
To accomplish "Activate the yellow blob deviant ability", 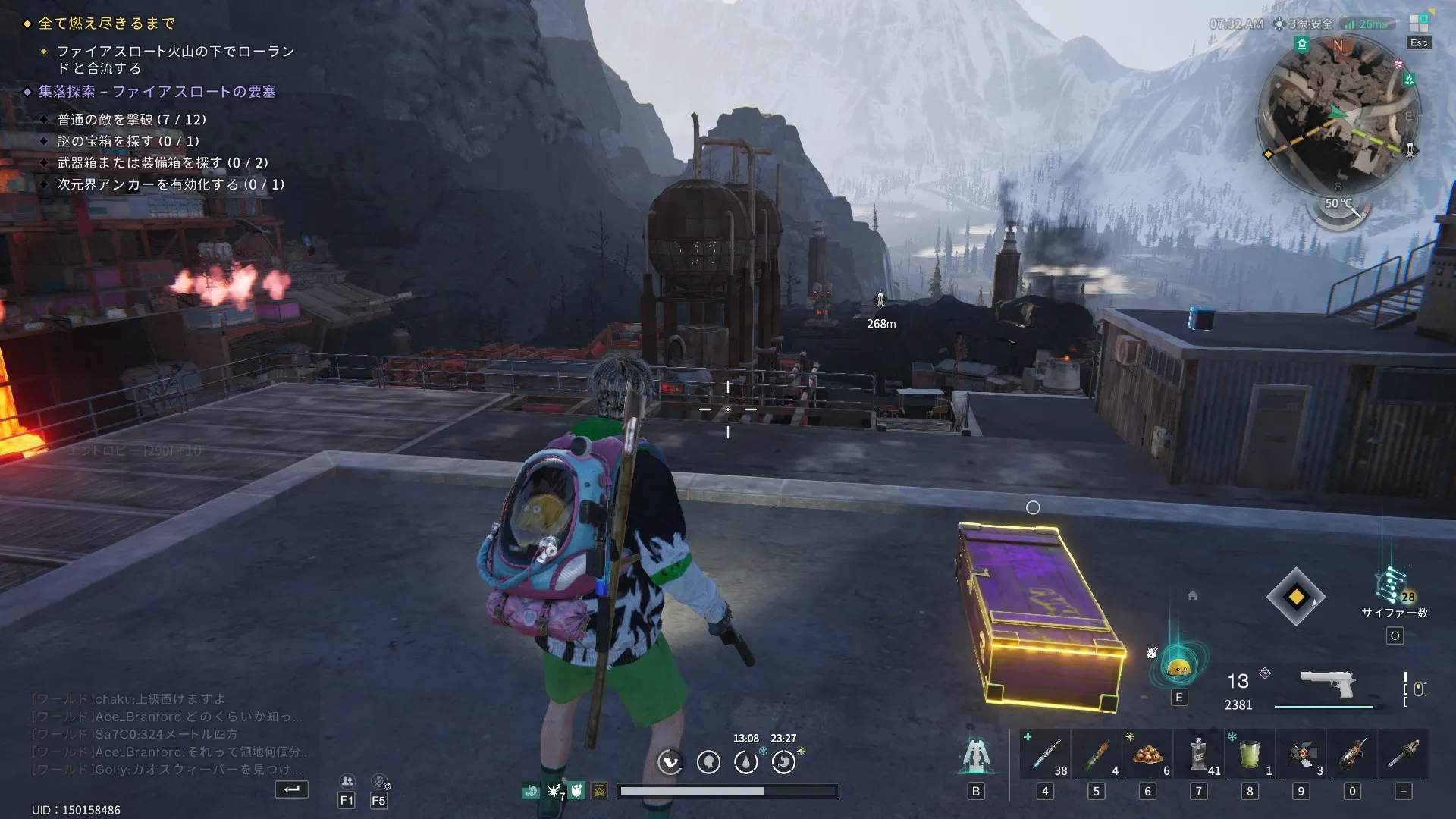I will point(1178,667).
